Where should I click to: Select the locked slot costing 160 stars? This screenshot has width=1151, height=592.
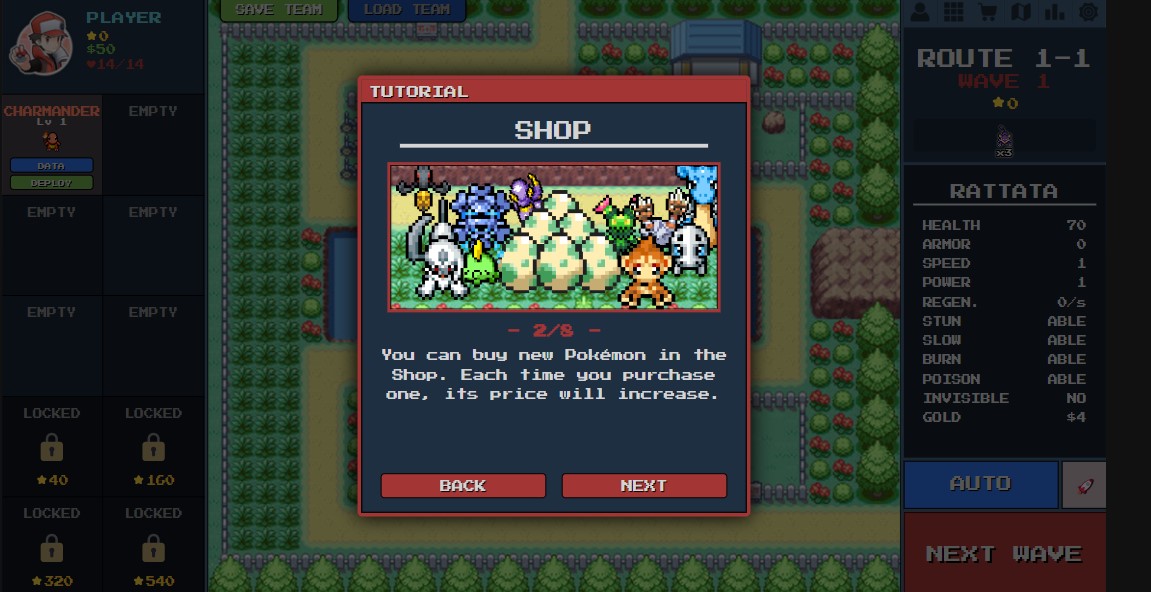pos(153,445)
